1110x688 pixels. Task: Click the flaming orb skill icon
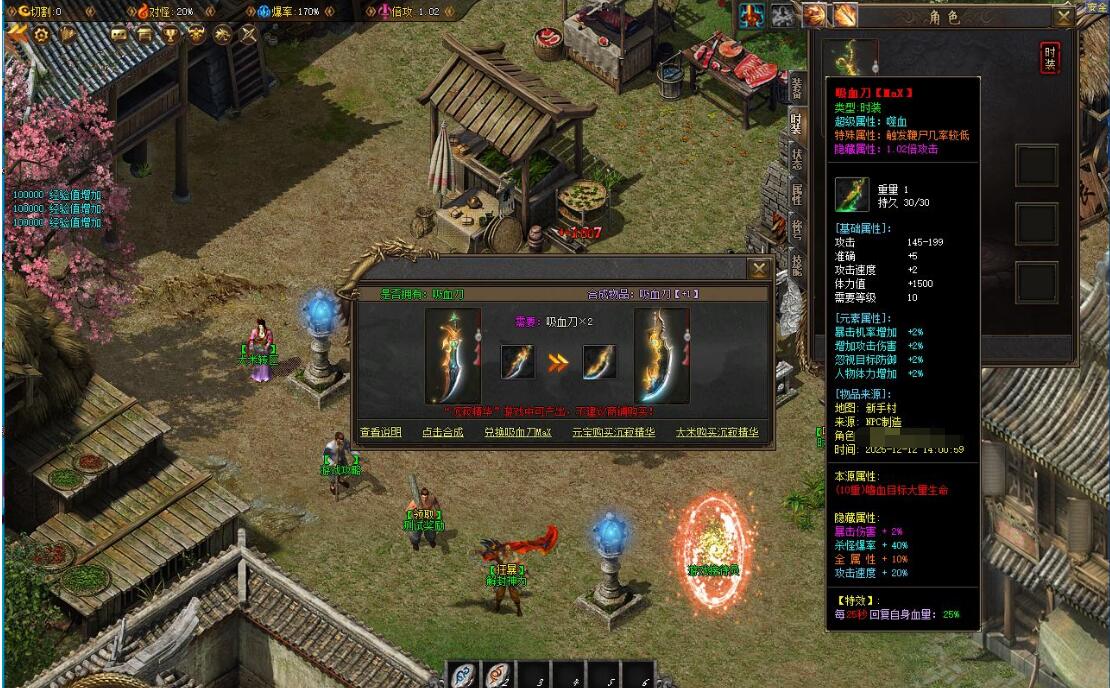pyautogui.click(x=815, y=15)
